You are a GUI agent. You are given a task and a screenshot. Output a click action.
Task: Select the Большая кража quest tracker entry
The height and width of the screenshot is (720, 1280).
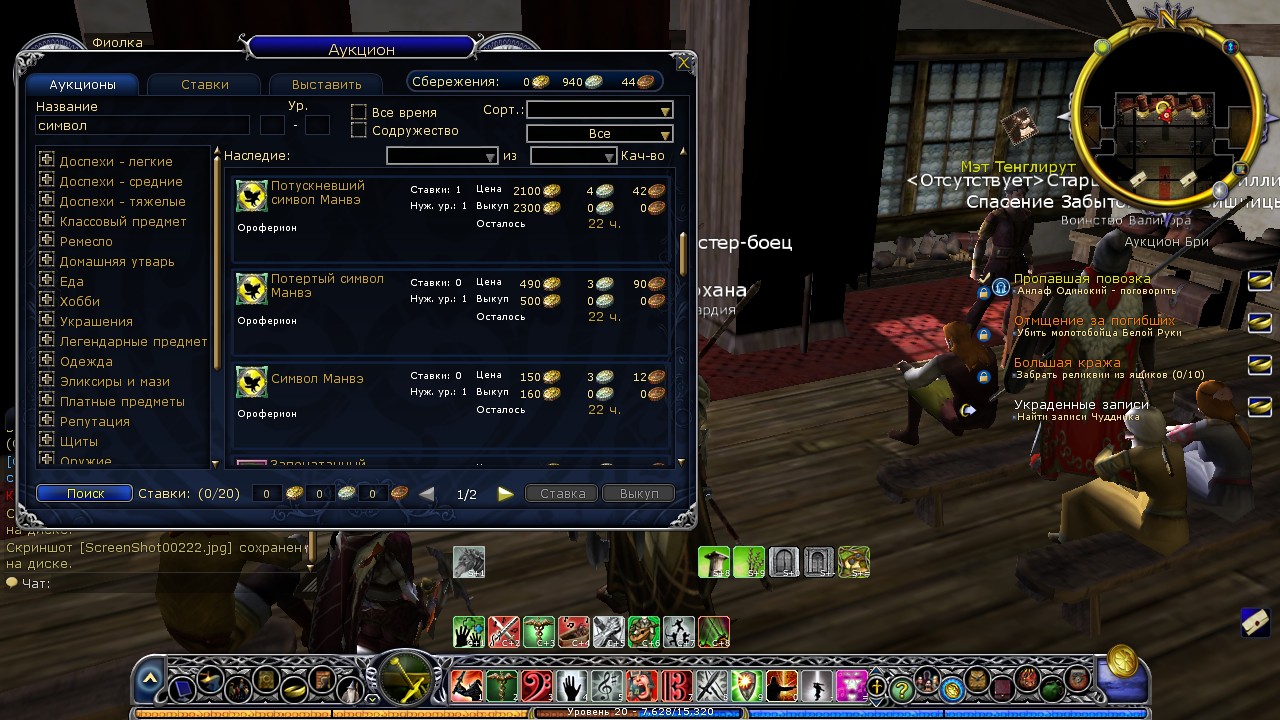coord(1067,363)
